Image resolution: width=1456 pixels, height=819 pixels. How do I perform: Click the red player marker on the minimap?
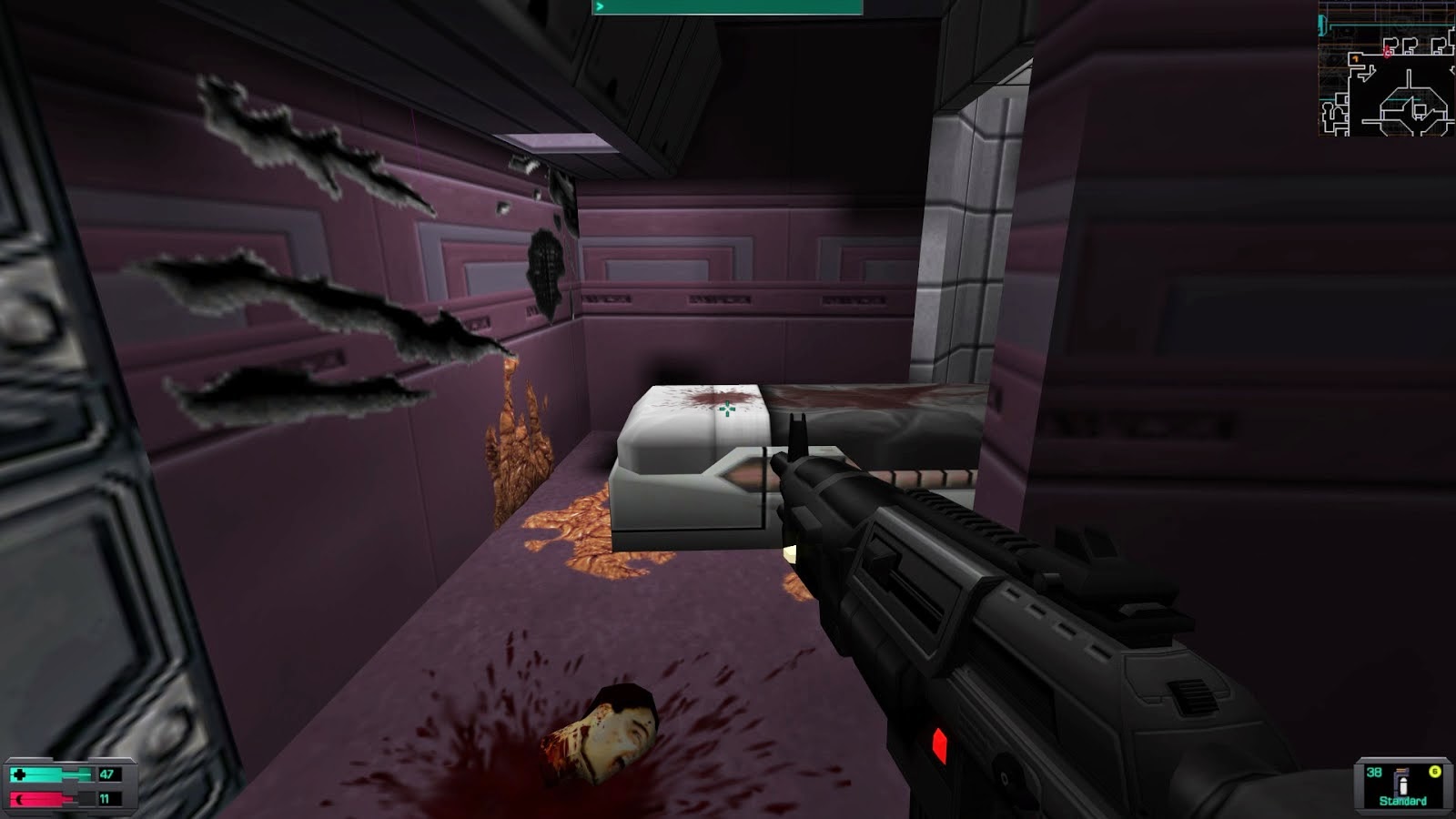1386,52
